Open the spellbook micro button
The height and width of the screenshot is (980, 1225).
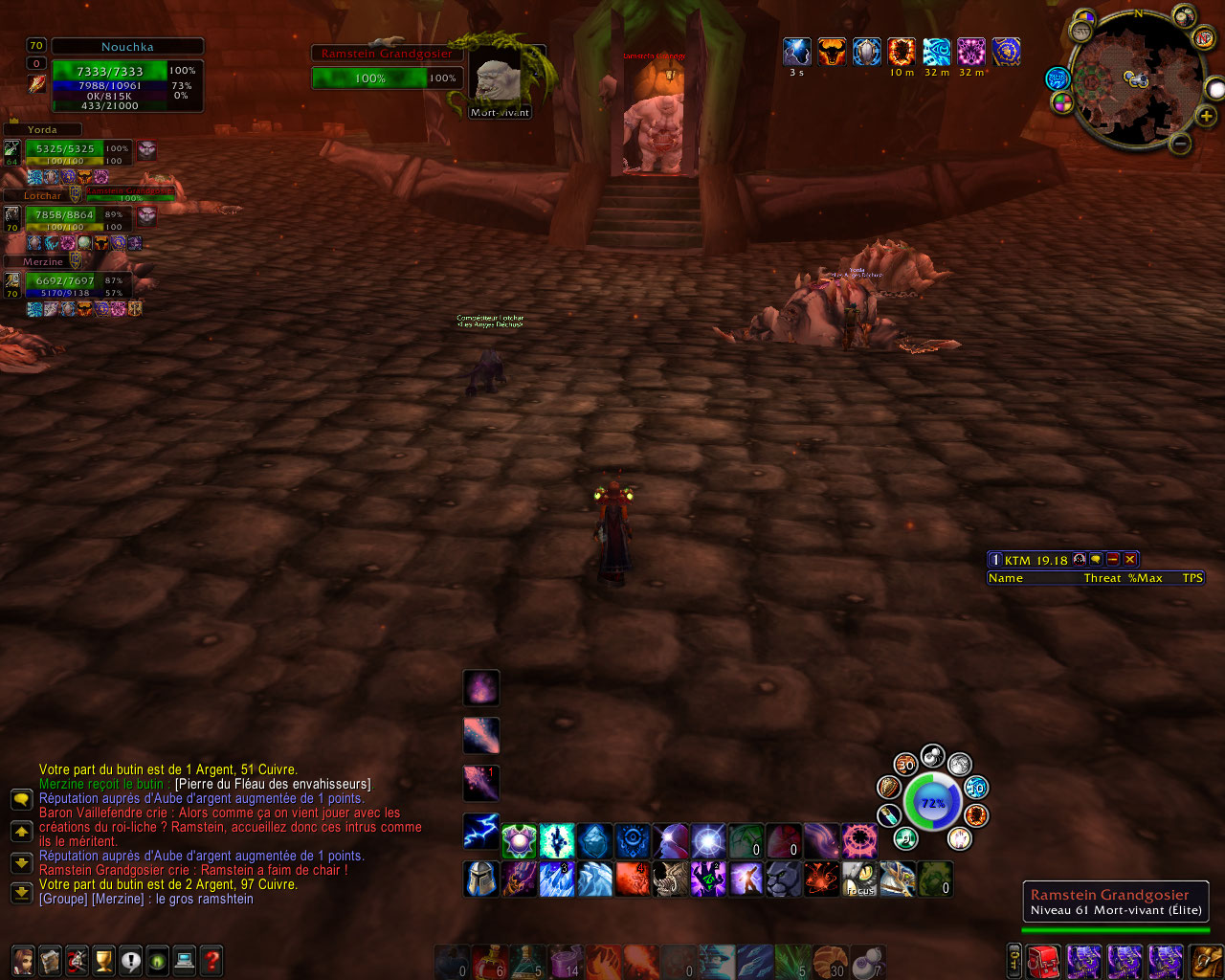click(x=50, y=959)
